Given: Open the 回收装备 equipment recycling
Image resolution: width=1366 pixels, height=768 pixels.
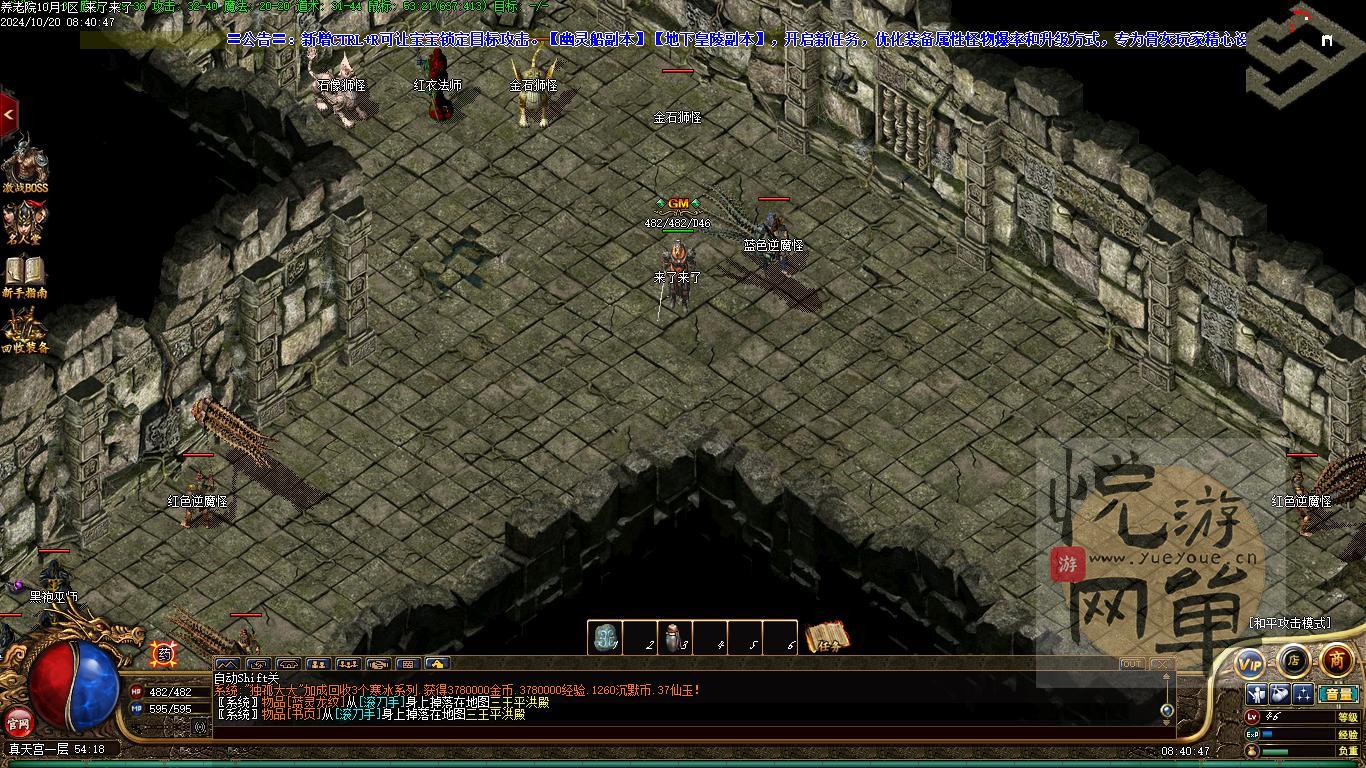Looking at the screenshot, I should click(x=24, y=331).
